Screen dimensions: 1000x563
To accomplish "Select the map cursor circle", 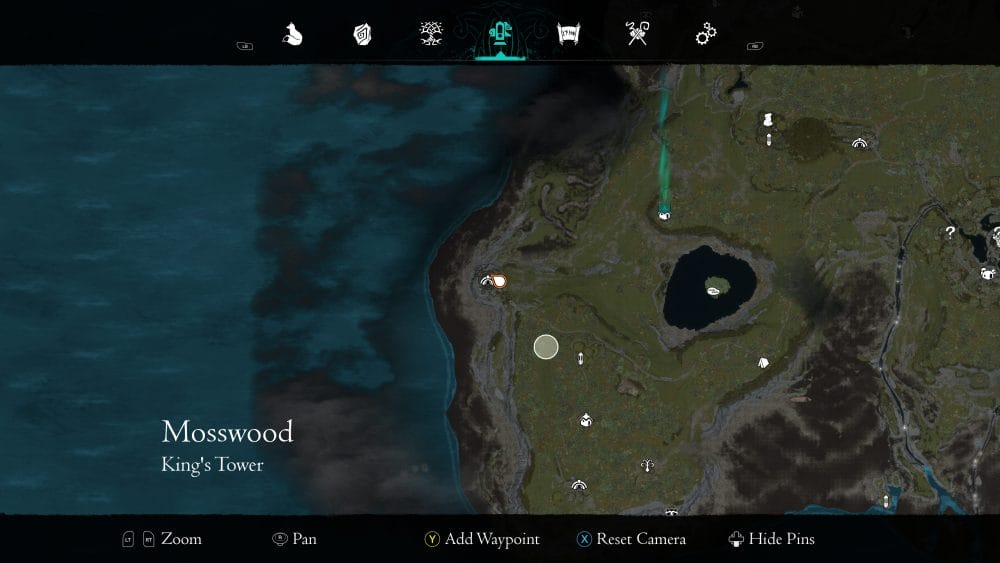I will (545, 347).
